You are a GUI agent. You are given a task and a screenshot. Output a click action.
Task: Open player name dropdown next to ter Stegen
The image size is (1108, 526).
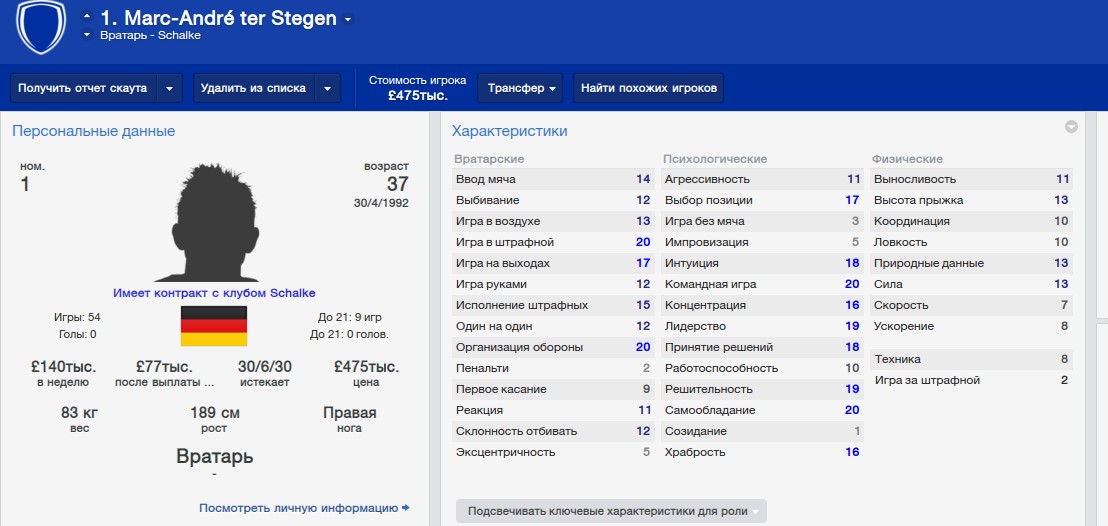point(347,19)
